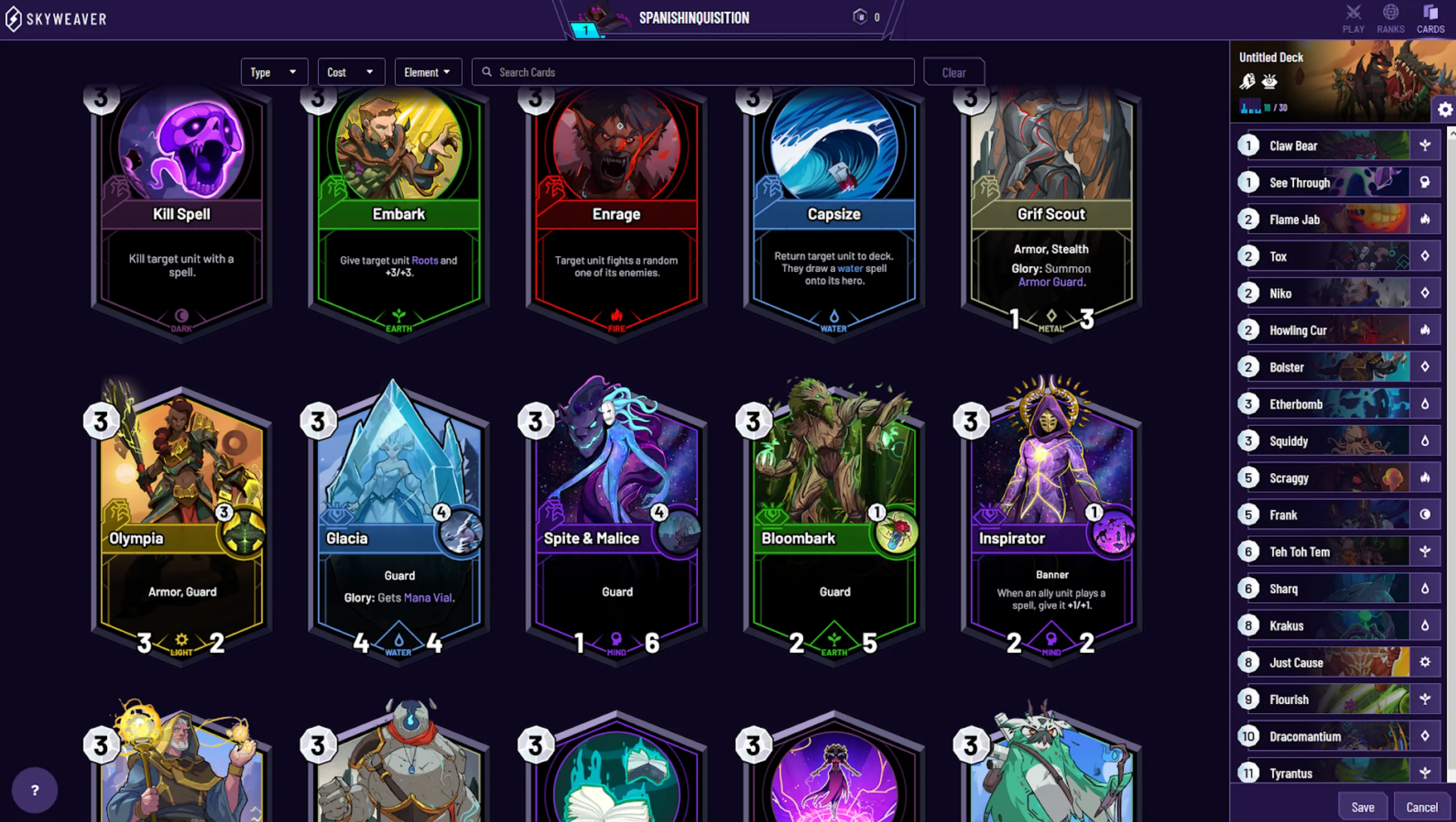Toggle the spell filter icon in deck header
The height and width of the screenshot is (822, 1456).
pyautogui.click(x=1271, y=82)
